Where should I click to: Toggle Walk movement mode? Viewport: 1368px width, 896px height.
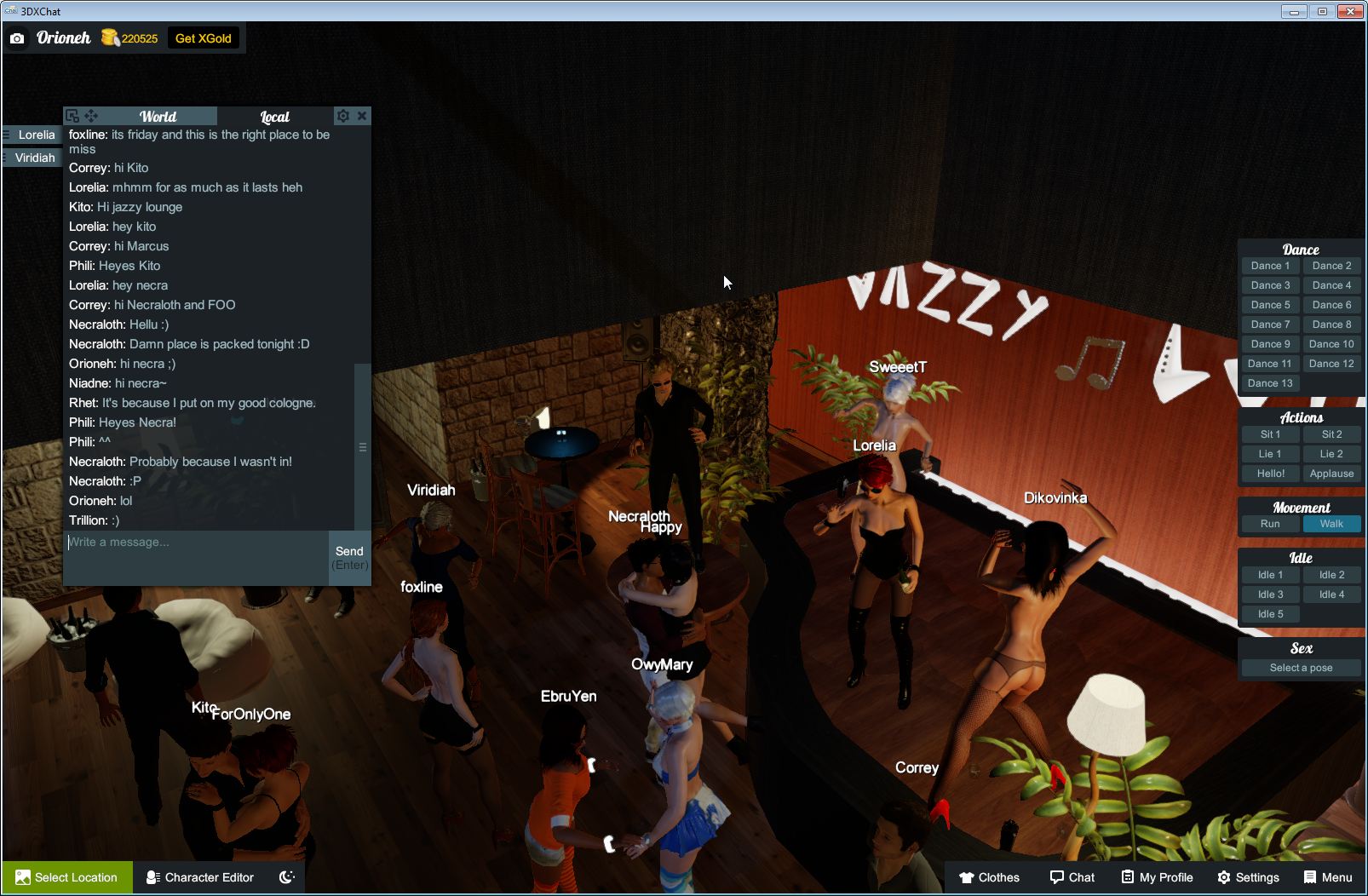click(1331, 524)
